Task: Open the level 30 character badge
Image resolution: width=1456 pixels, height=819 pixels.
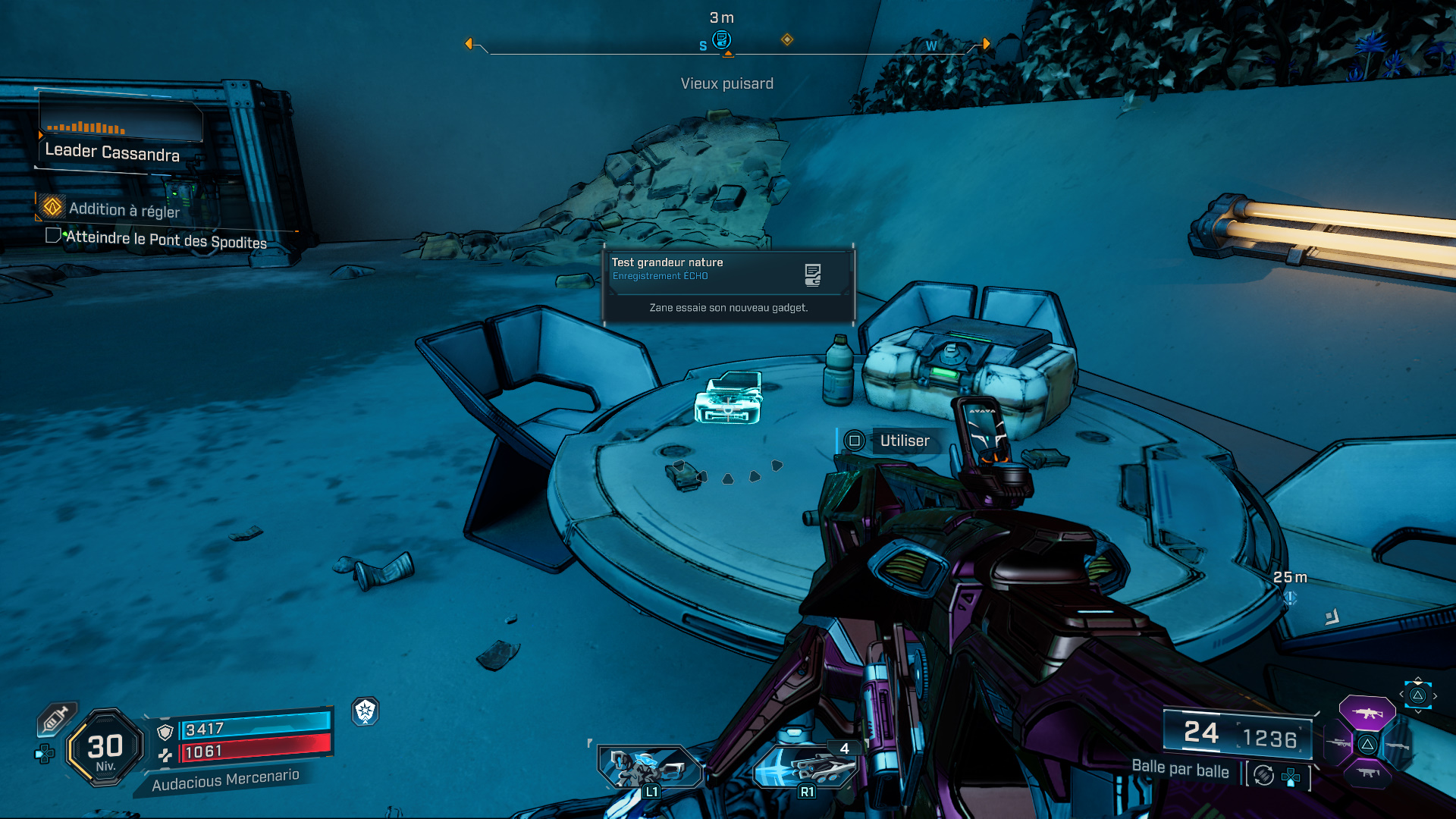Action: pyautogui.click(x=105, y=748)
